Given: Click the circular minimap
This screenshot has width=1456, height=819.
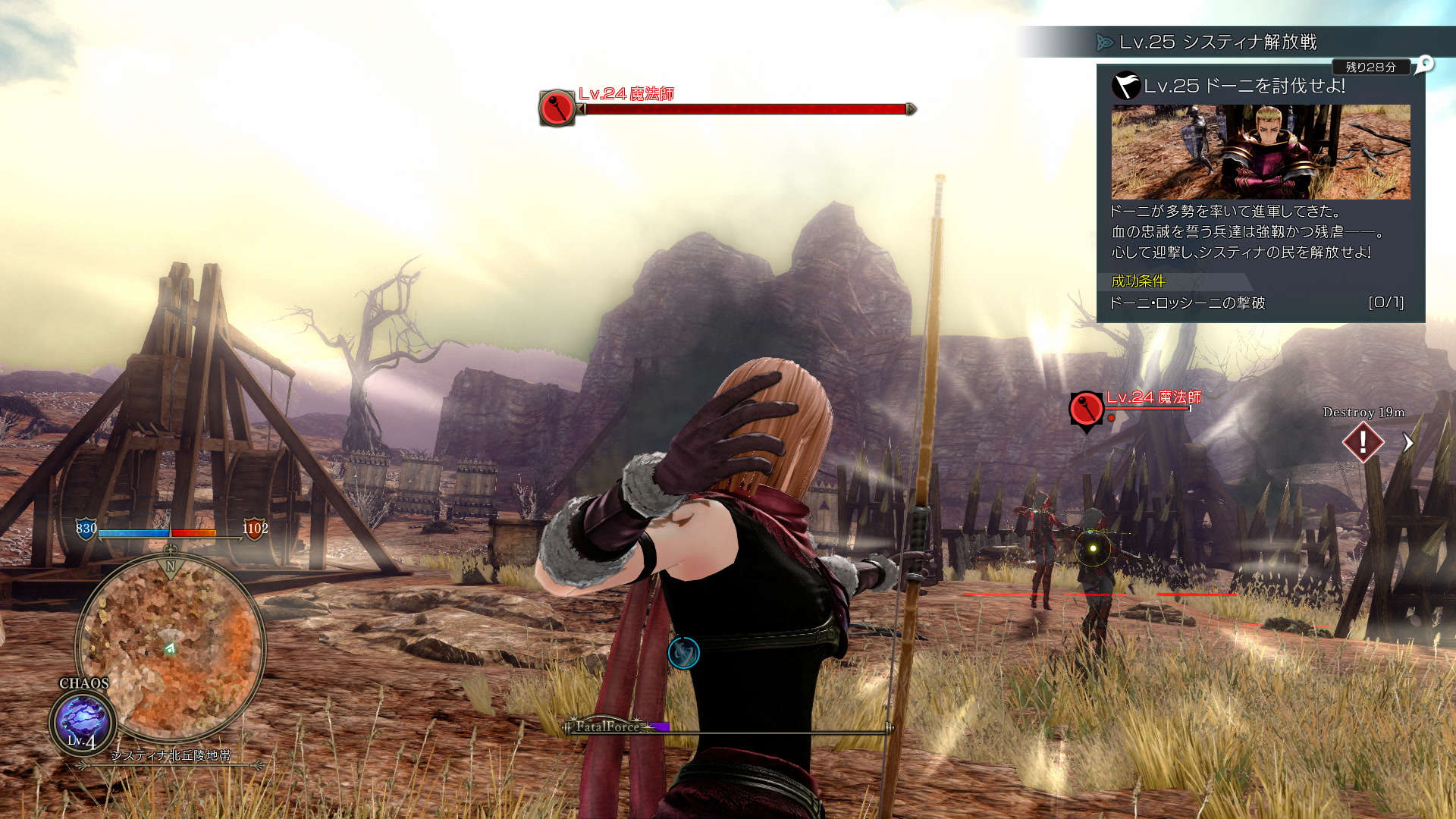Looking at the screenshot, I should coord(171,648).
